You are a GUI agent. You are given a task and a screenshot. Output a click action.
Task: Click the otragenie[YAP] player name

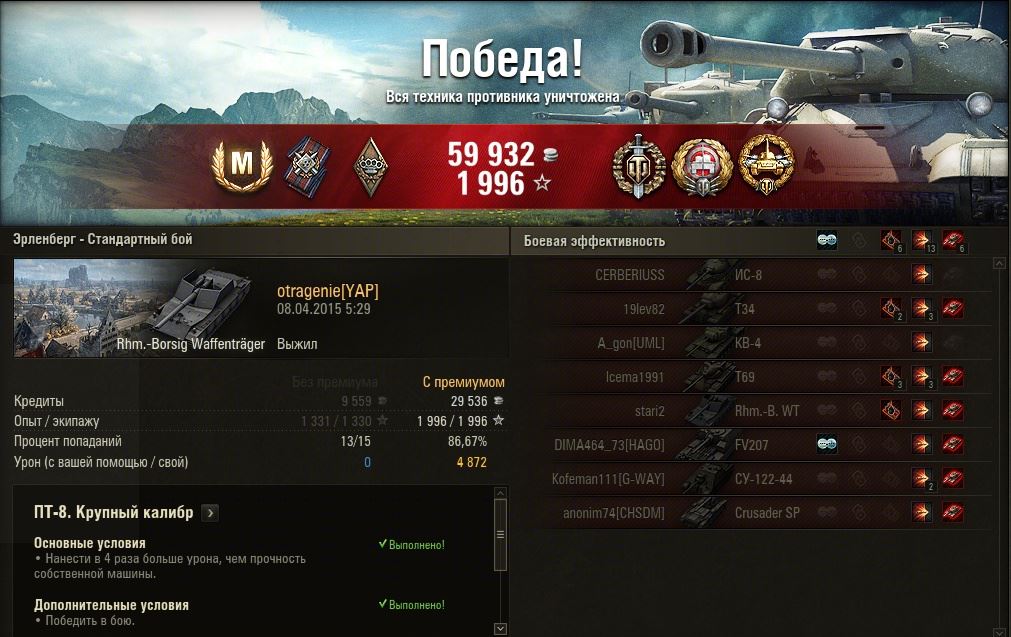tap(328, 290)
